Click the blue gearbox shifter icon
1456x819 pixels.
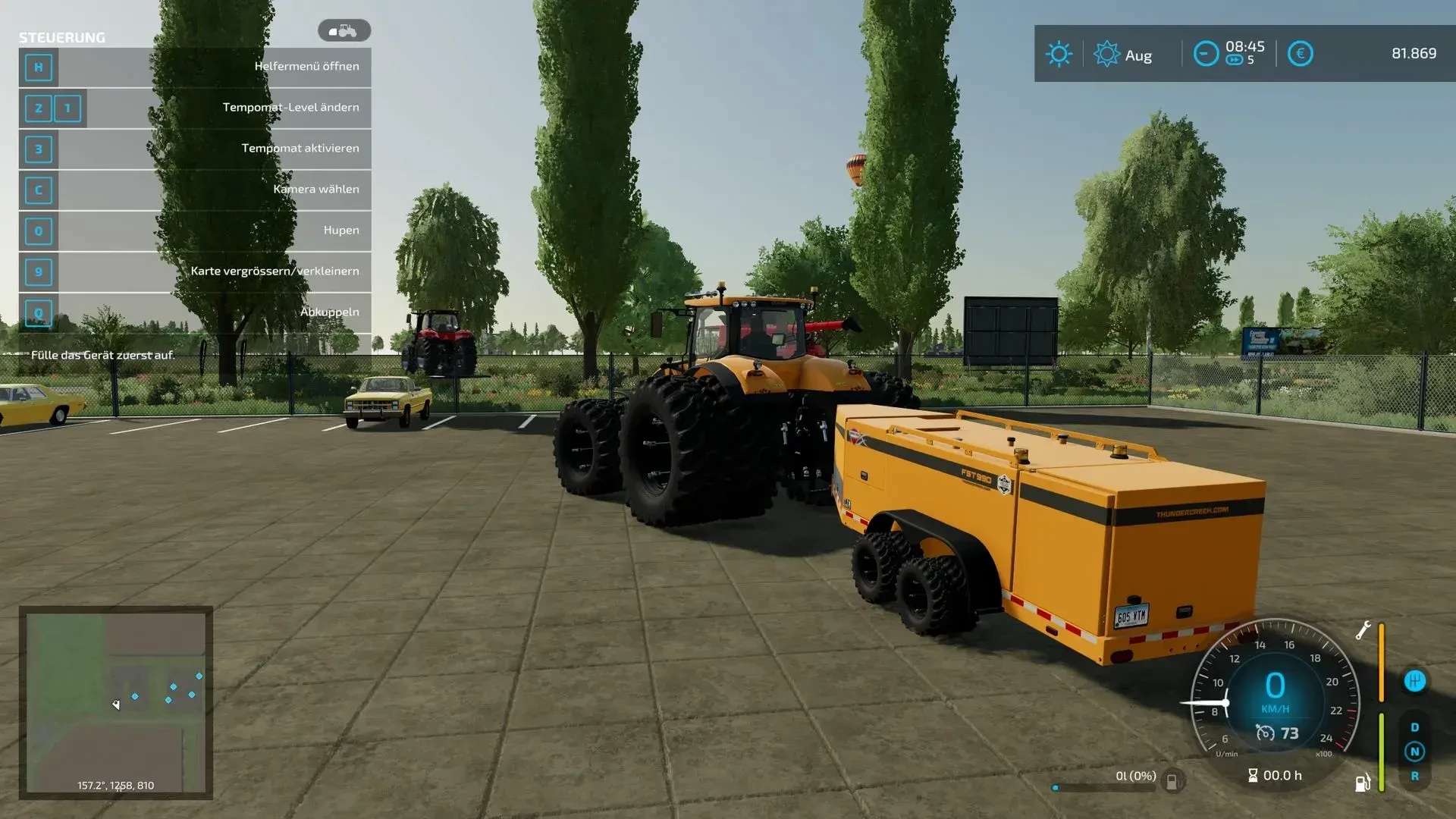point(1414,681)
